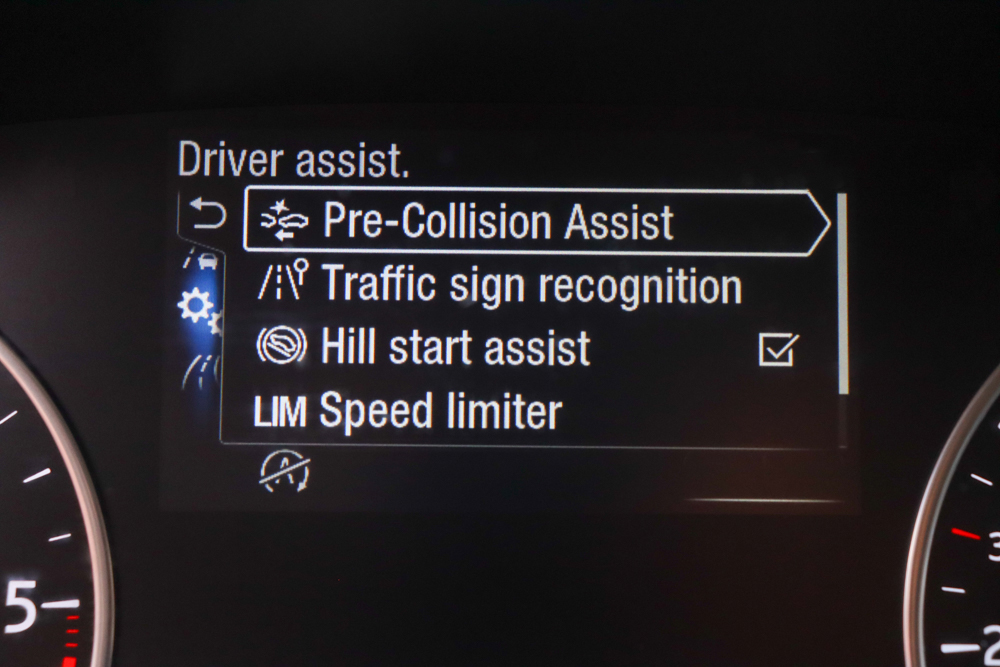Open the Pre-Collision Assist menu entry
1000x667 pixels.
tap(497, 222)
